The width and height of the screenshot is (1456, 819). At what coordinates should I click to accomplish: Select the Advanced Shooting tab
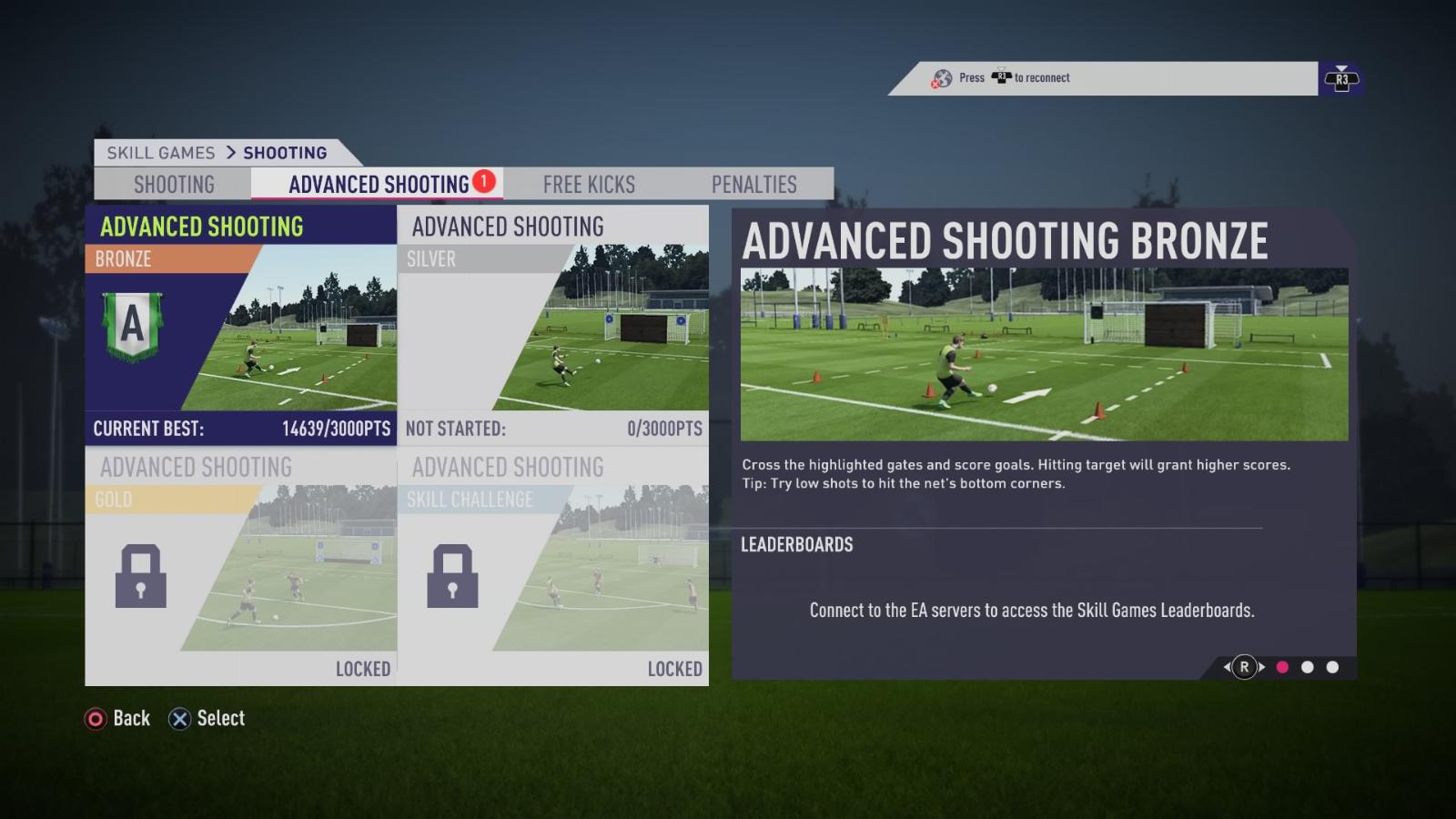click(x=379, y=185)
